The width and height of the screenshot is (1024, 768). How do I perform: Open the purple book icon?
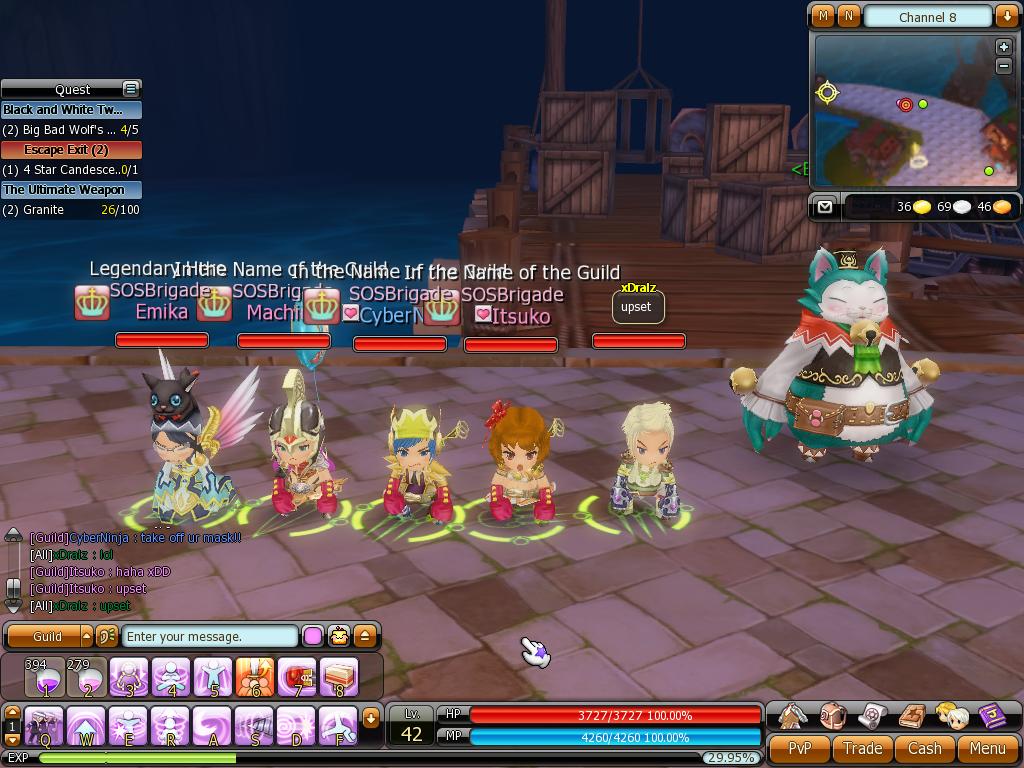coord(992,716)
